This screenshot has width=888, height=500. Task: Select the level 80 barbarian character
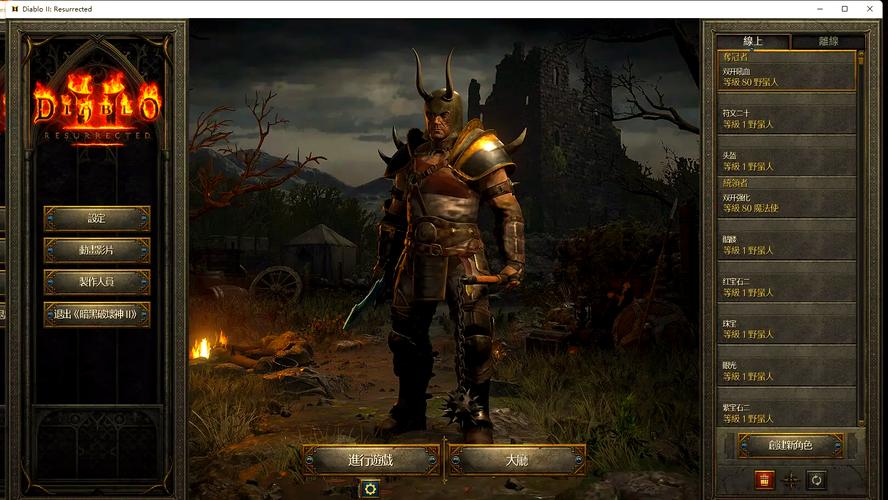[787, 77]
